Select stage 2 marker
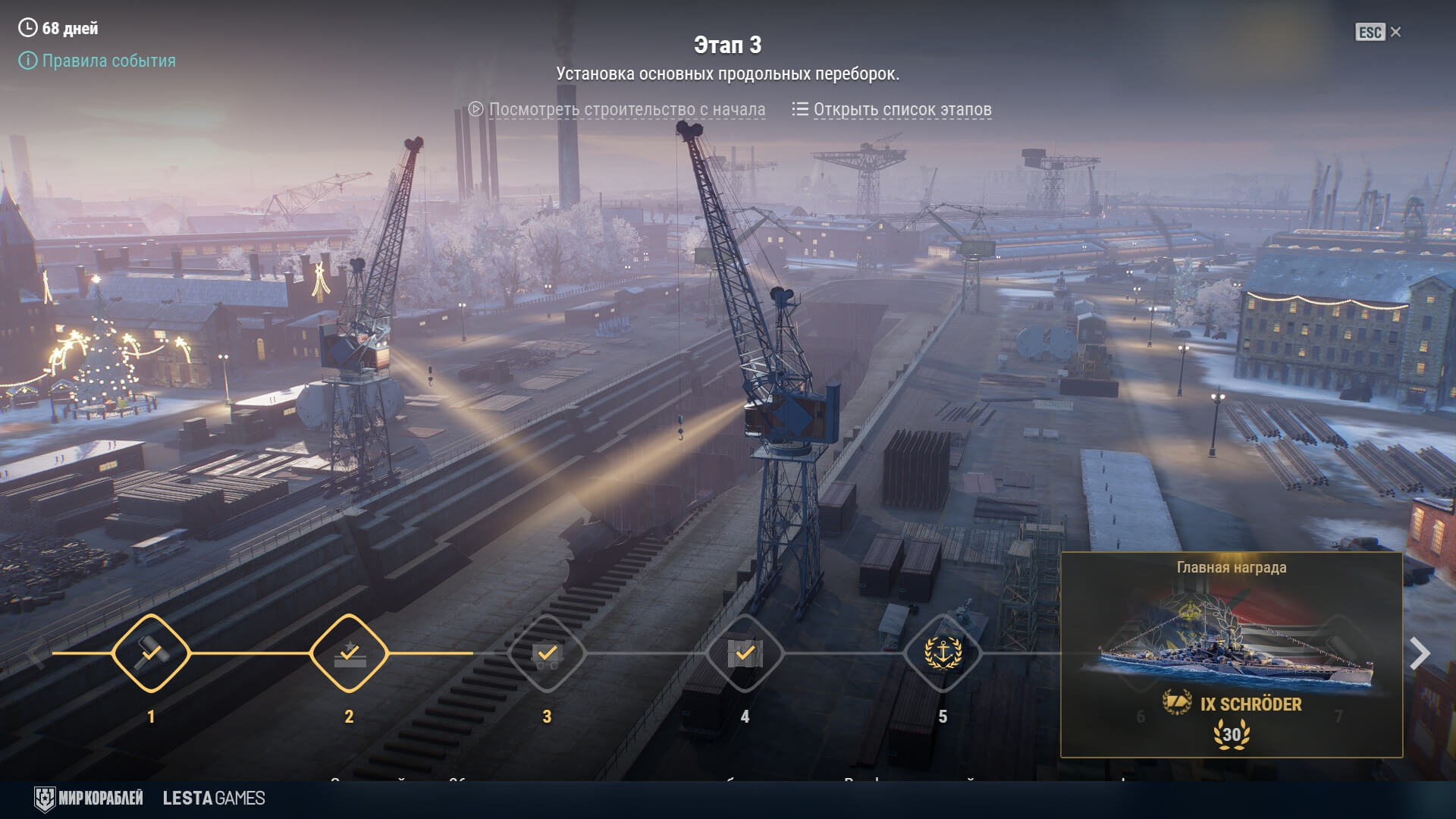This screenshot has height=819, width=1456. (x=349, y=653)
